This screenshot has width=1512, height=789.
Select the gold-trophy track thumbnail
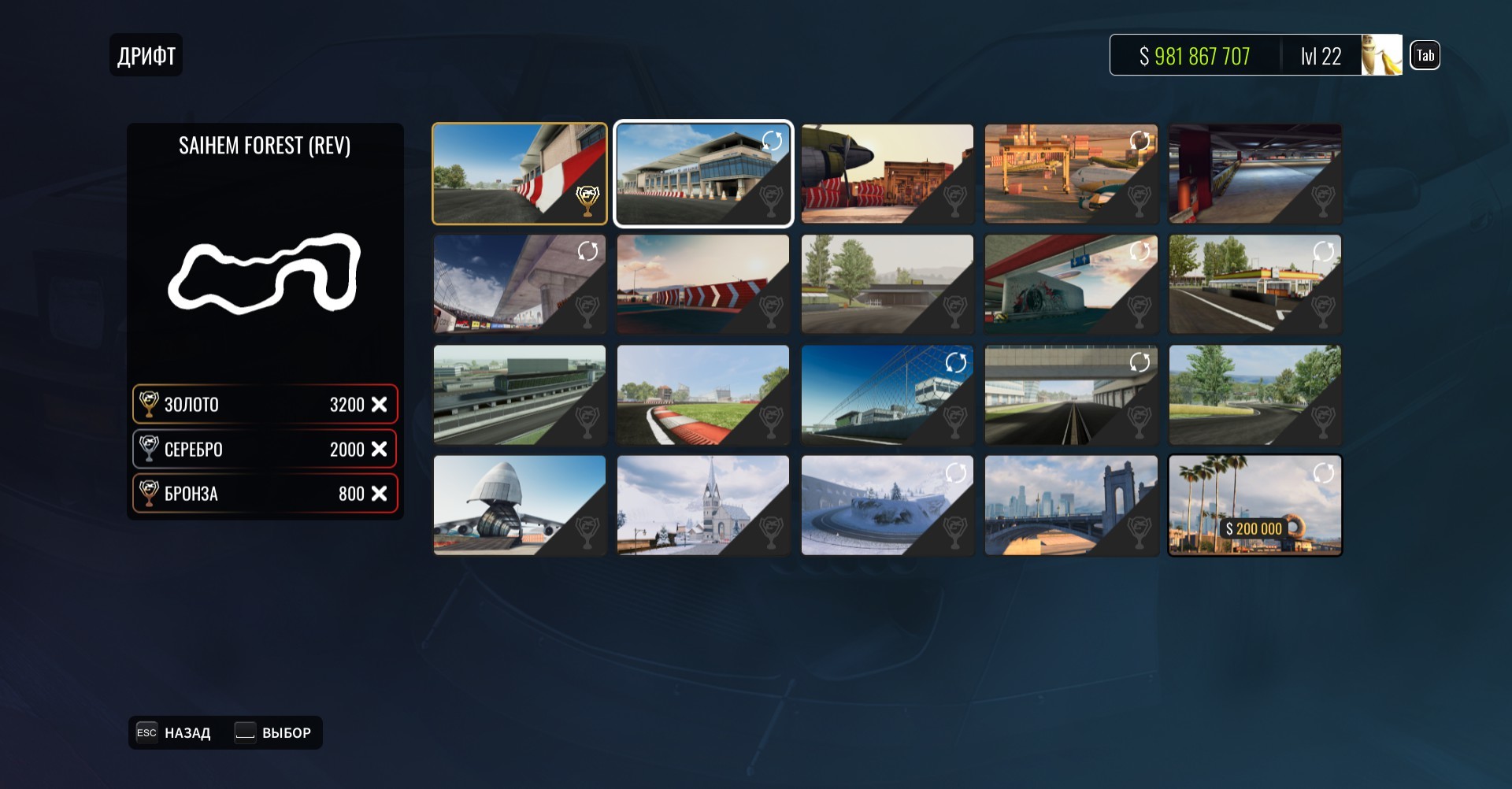519,173
